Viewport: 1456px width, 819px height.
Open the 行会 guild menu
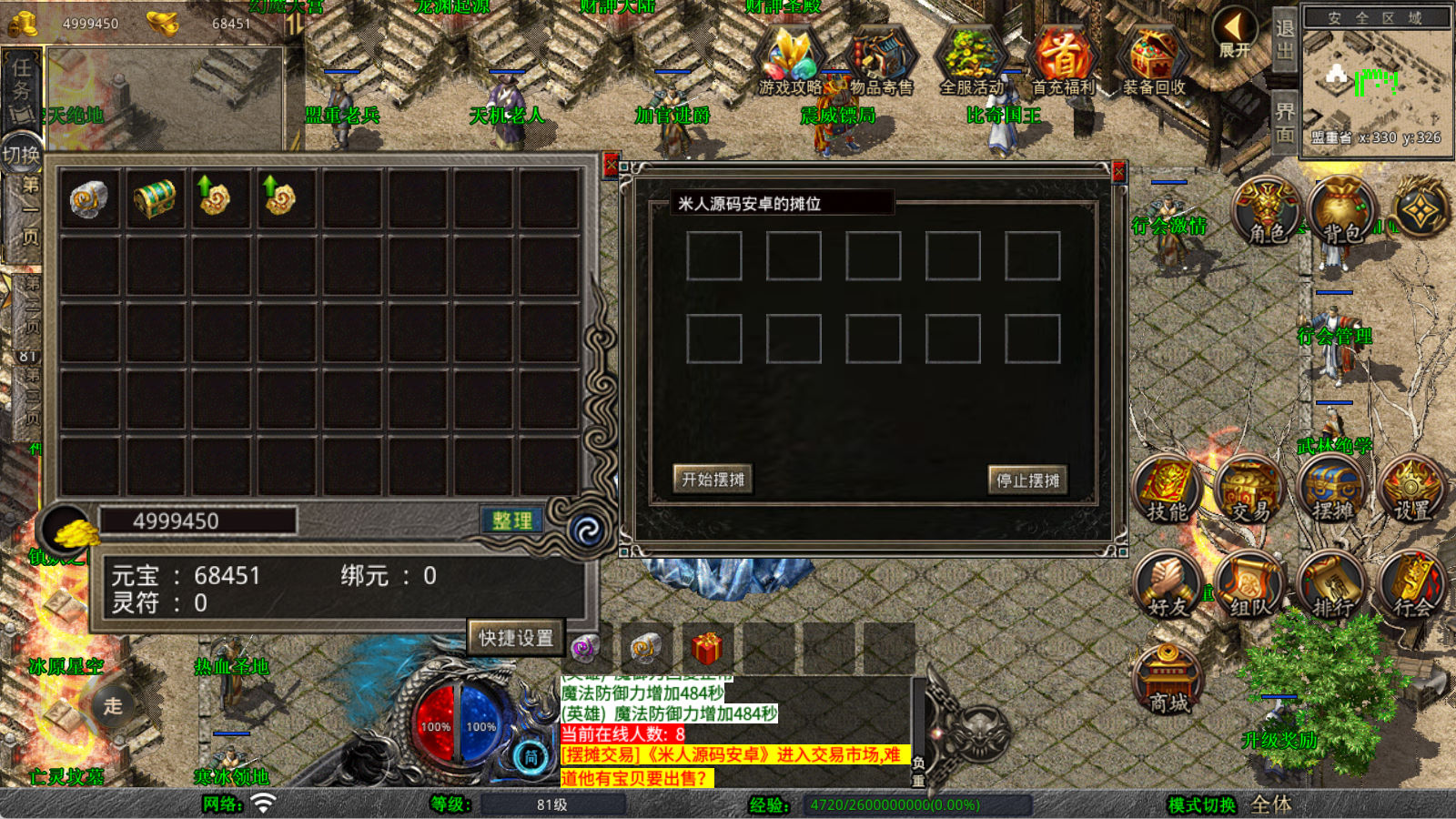(1411, 587)
